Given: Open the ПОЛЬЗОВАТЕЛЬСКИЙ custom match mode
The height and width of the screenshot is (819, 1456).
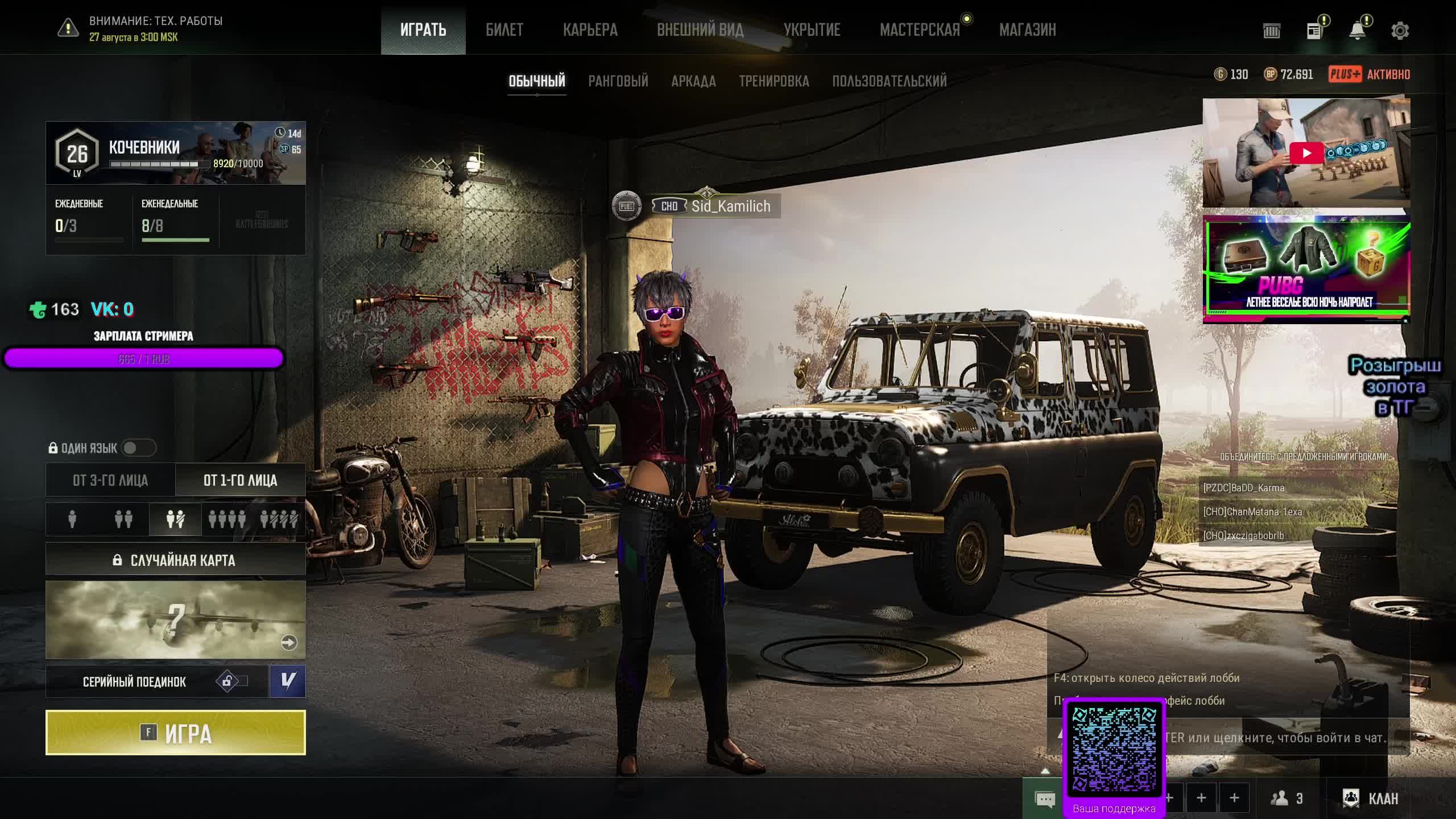Looking at the screenshot, I should tap(889, 81).
